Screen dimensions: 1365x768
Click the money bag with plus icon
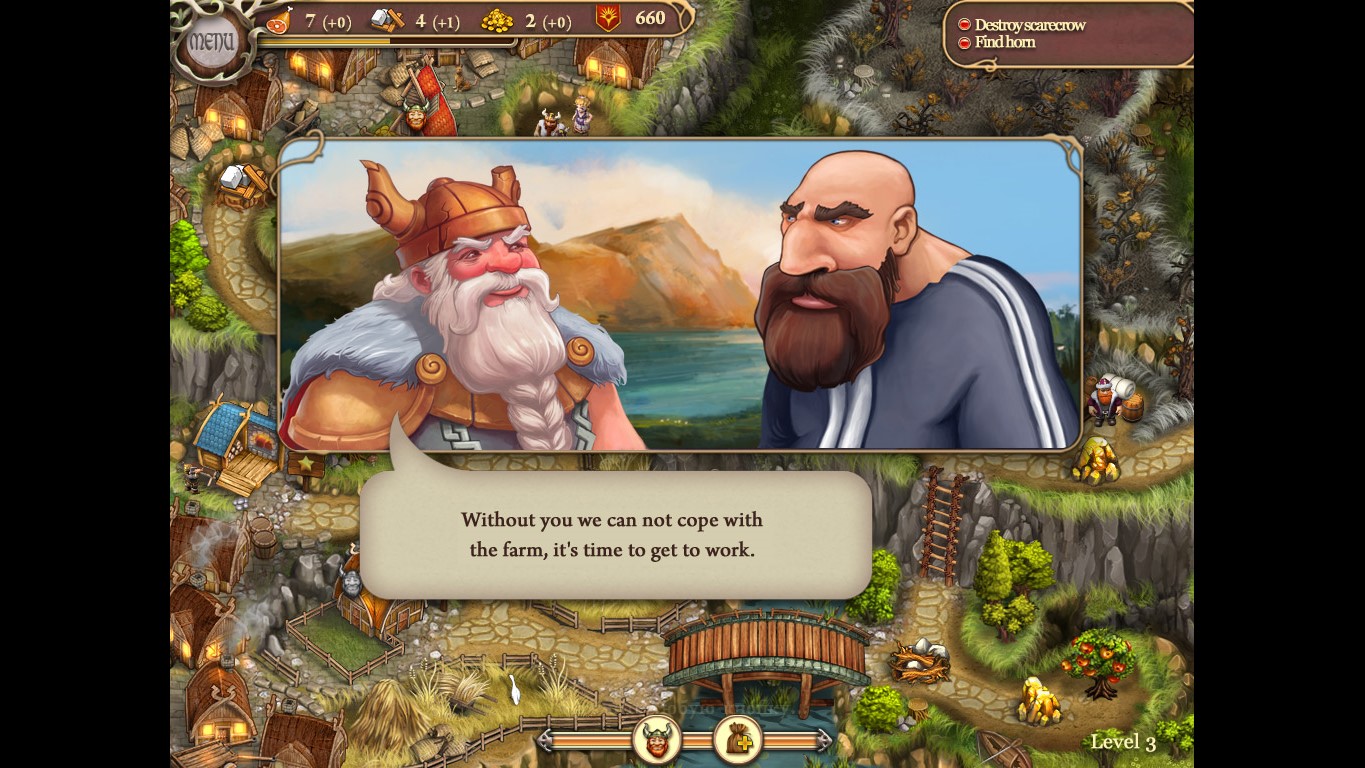(740, 740)
